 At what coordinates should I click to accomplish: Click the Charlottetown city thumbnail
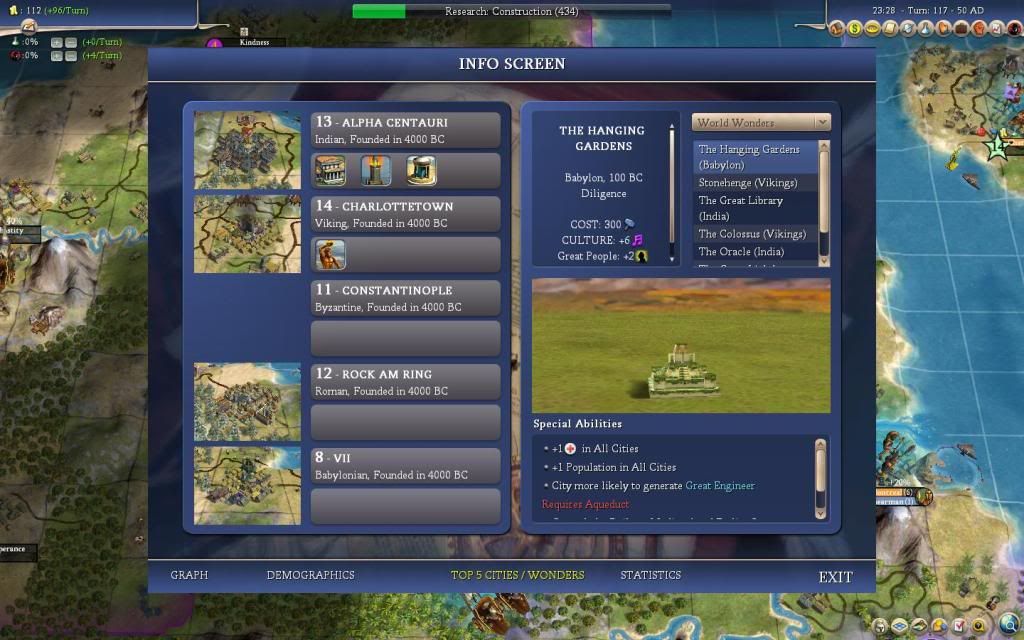pos(247,233)
